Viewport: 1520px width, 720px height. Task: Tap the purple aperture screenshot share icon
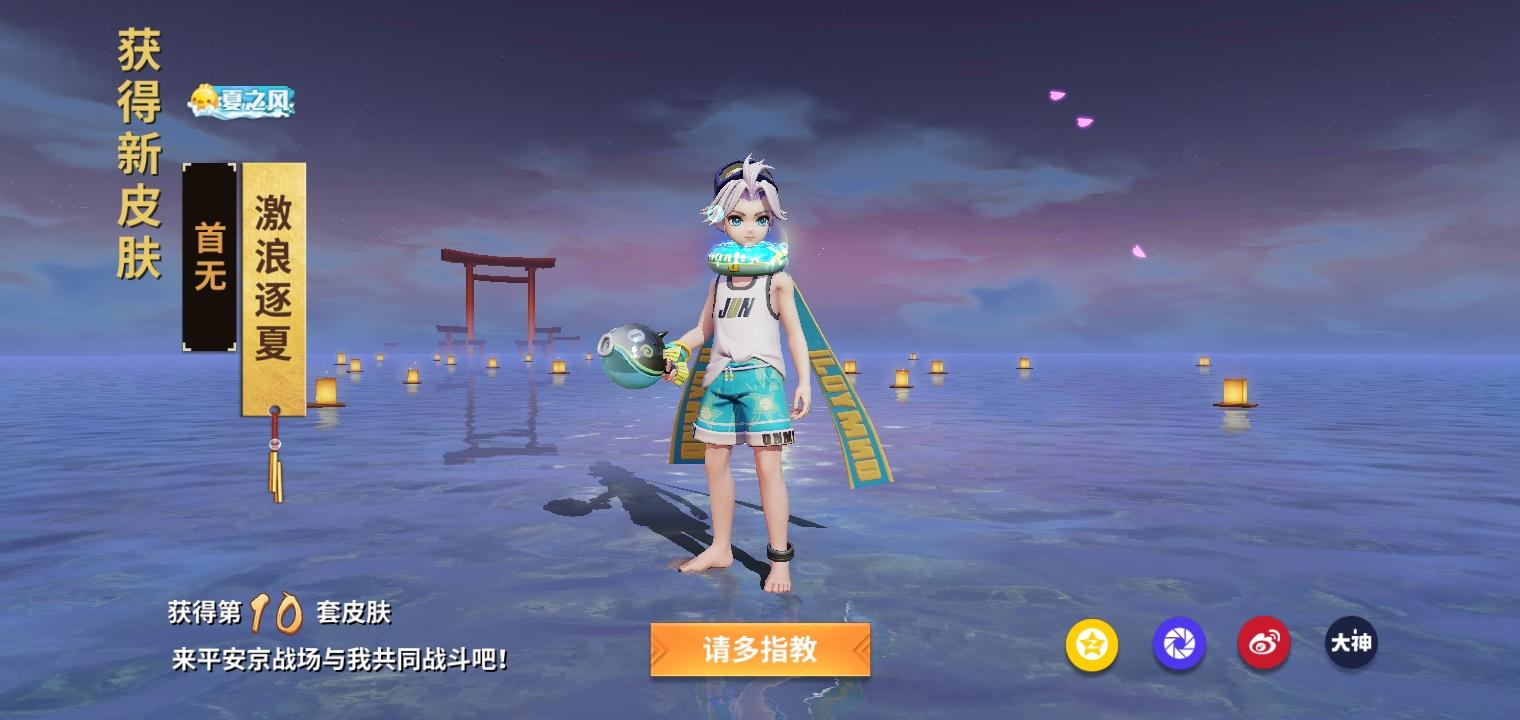coord(1179,645)
